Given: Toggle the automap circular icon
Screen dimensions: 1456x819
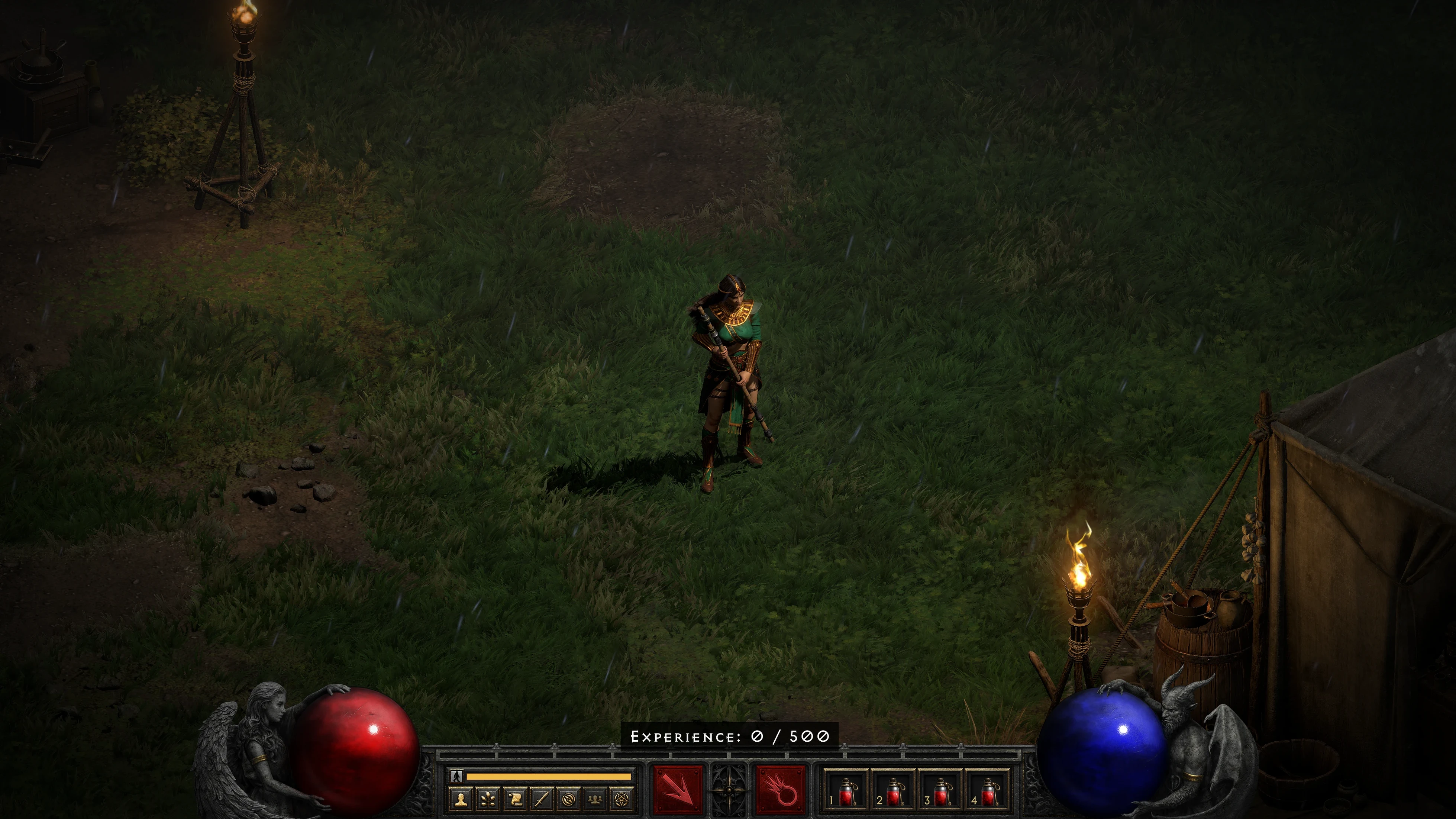Looking at the screenshot, I should [569, 799].
